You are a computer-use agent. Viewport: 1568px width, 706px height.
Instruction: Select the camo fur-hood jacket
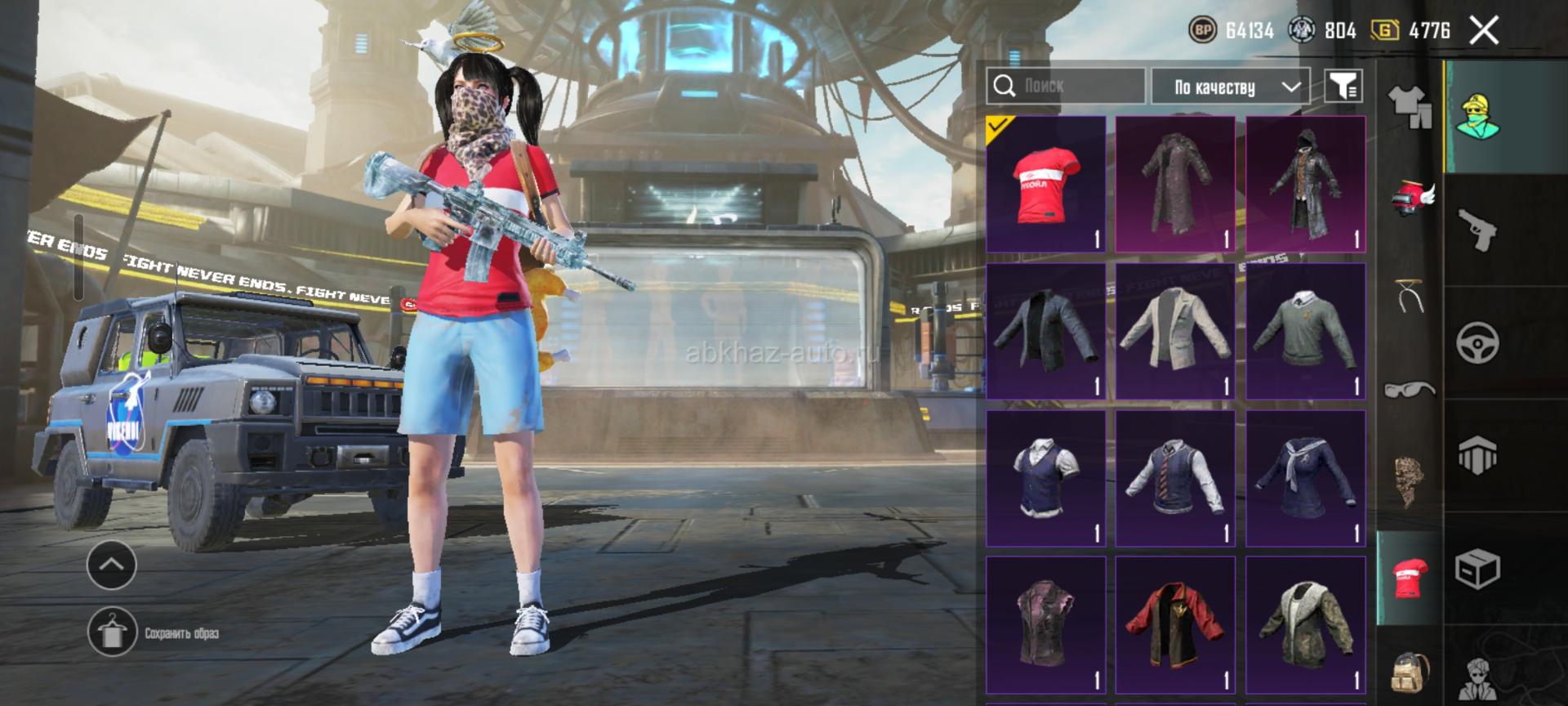[x=1305, y=625]
